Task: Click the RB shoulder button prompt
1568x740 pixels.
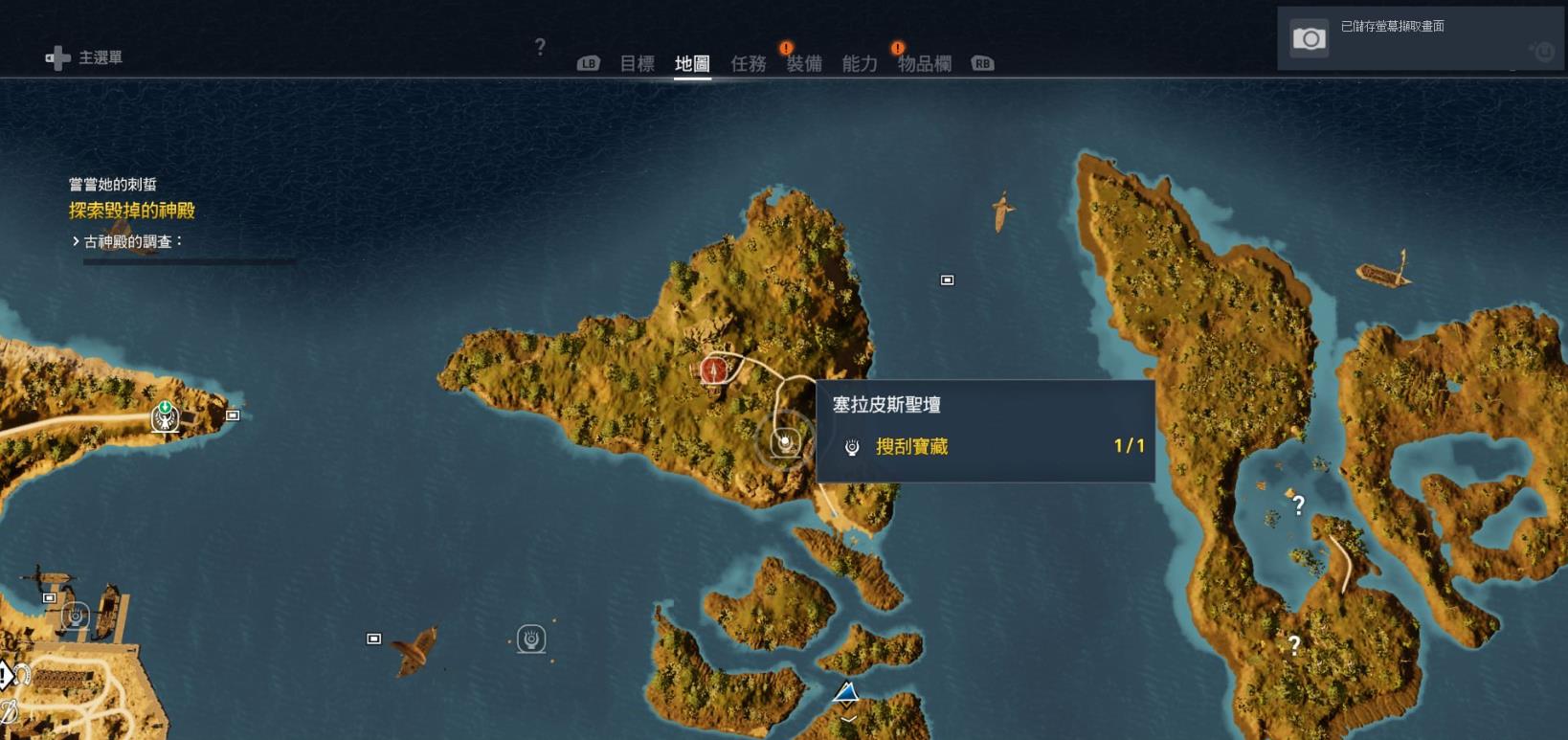Action: click(981, 64)
